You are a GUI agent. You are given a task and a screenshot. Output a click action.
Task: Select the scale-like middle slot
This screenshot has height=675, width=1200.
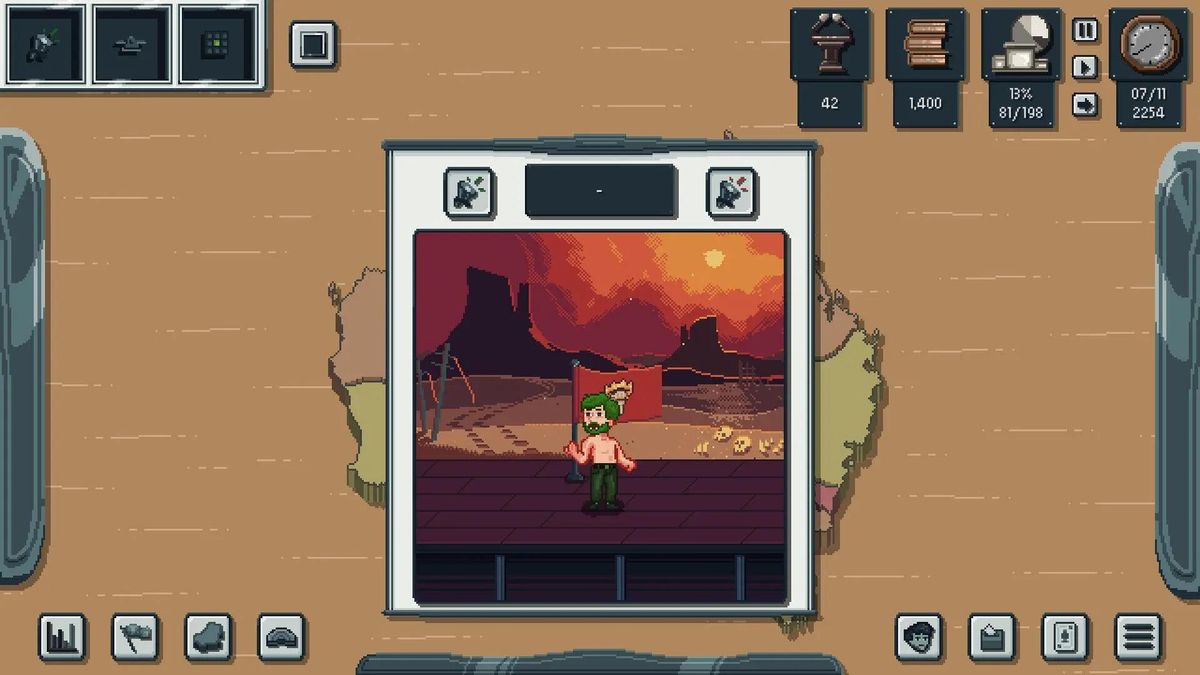(131, 45)
